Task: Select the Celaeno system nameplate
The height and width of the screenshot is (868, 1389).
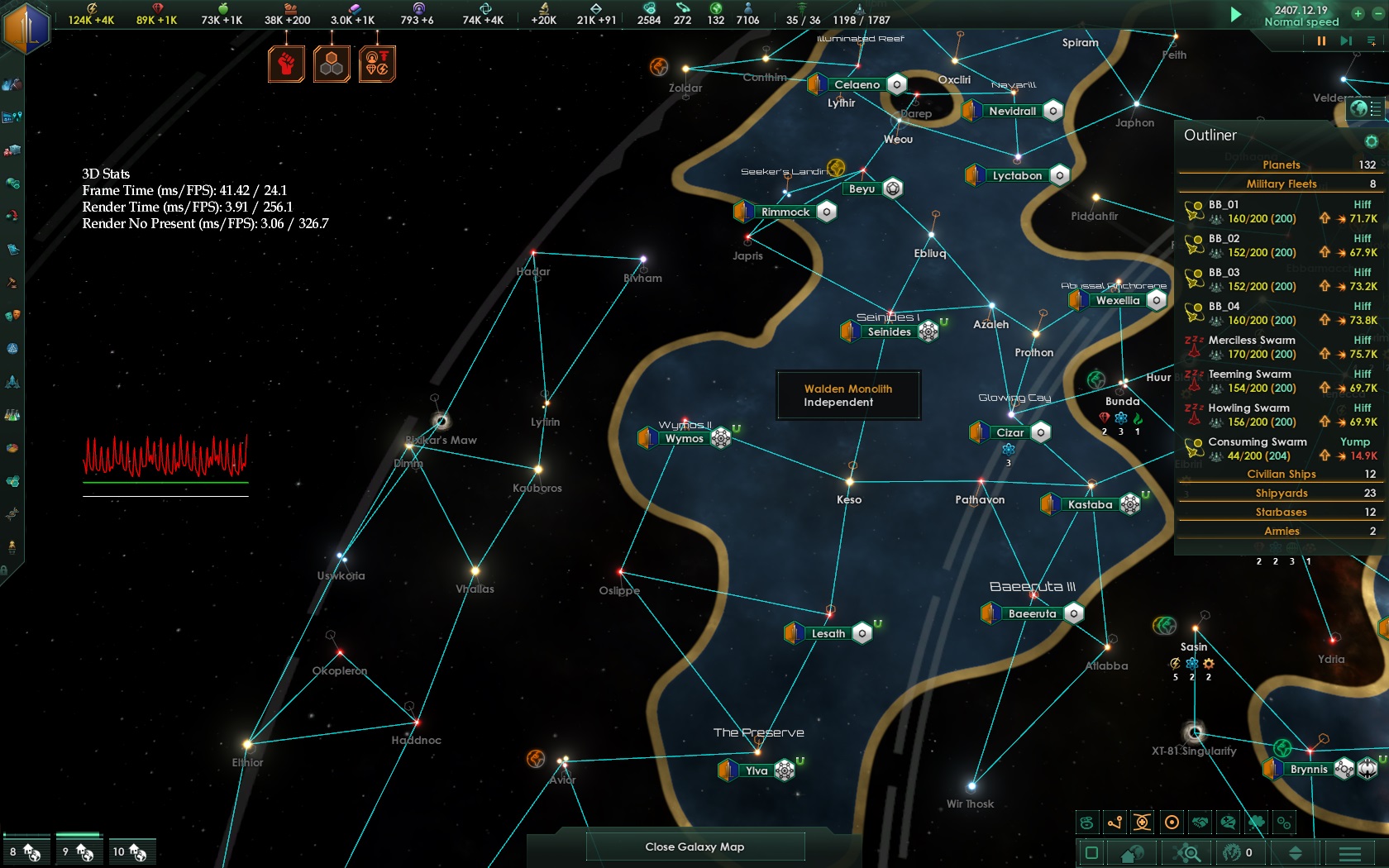Action: tap(857, 84)
